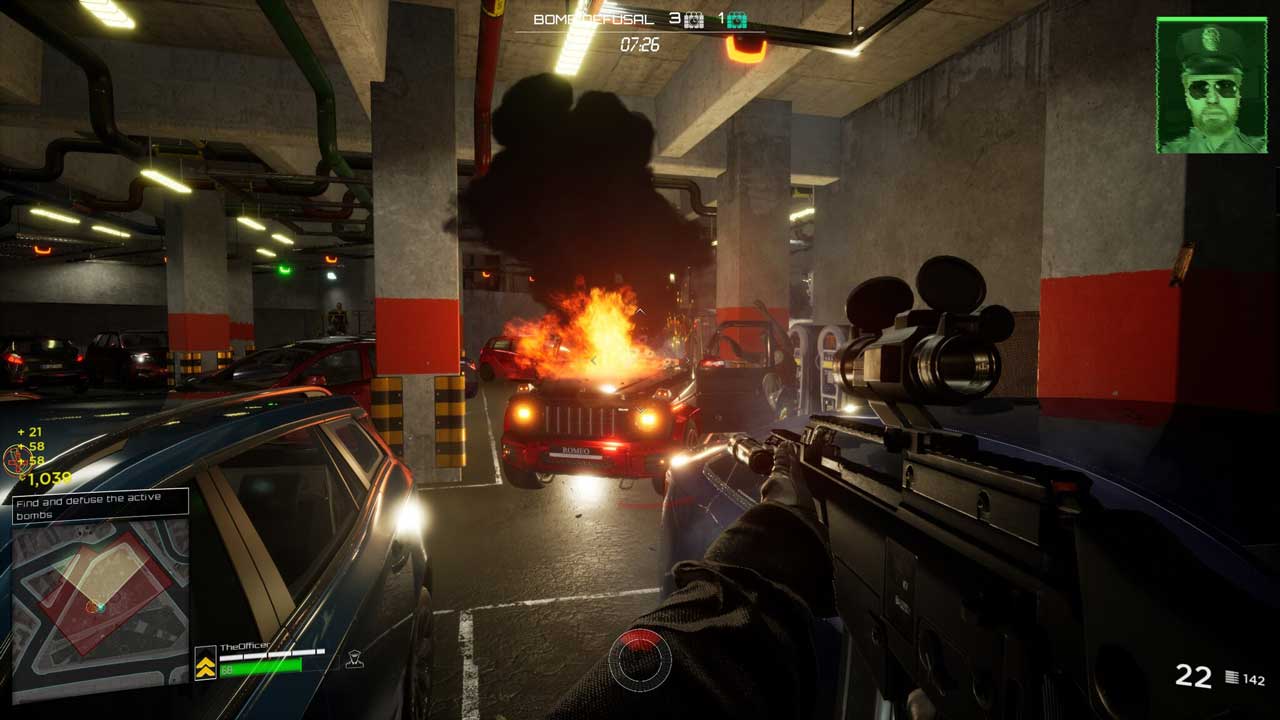Screen dimensions: 1280x720
Task: Click the circular radar indicator
Action: tap(640, 660)
